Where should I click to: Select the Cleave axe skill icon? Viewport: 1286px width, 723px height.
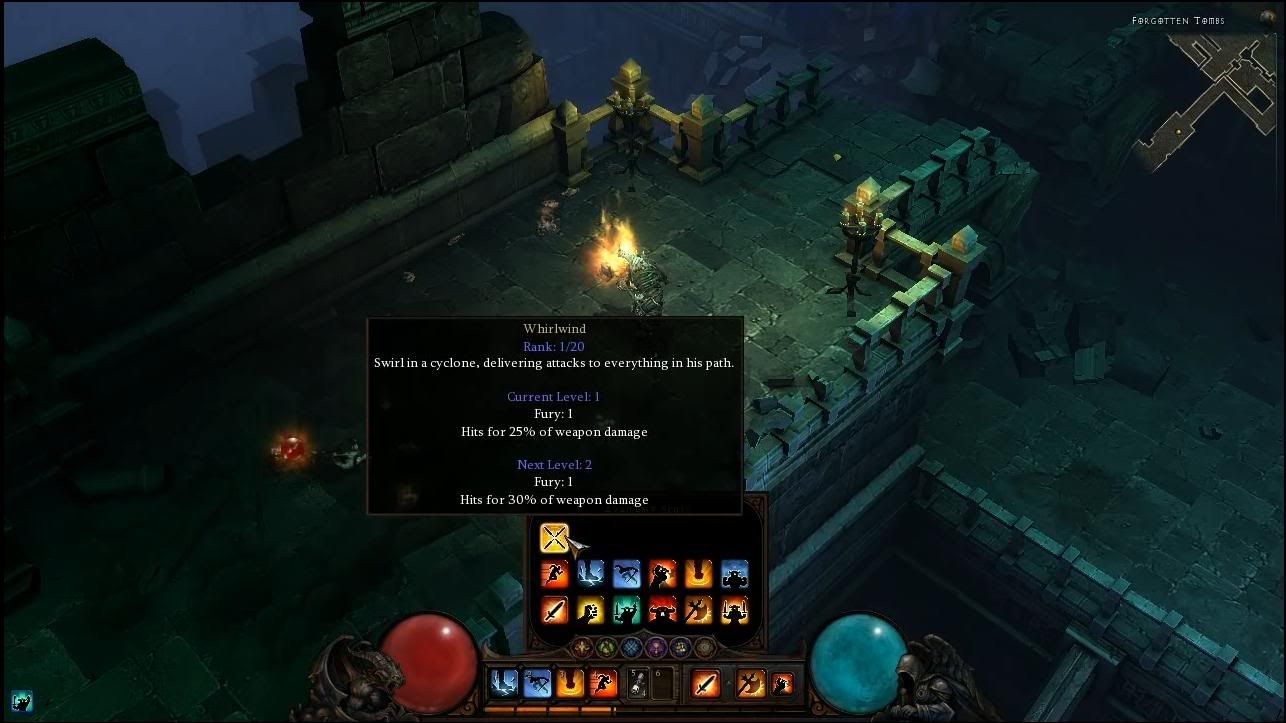(698, 610)
